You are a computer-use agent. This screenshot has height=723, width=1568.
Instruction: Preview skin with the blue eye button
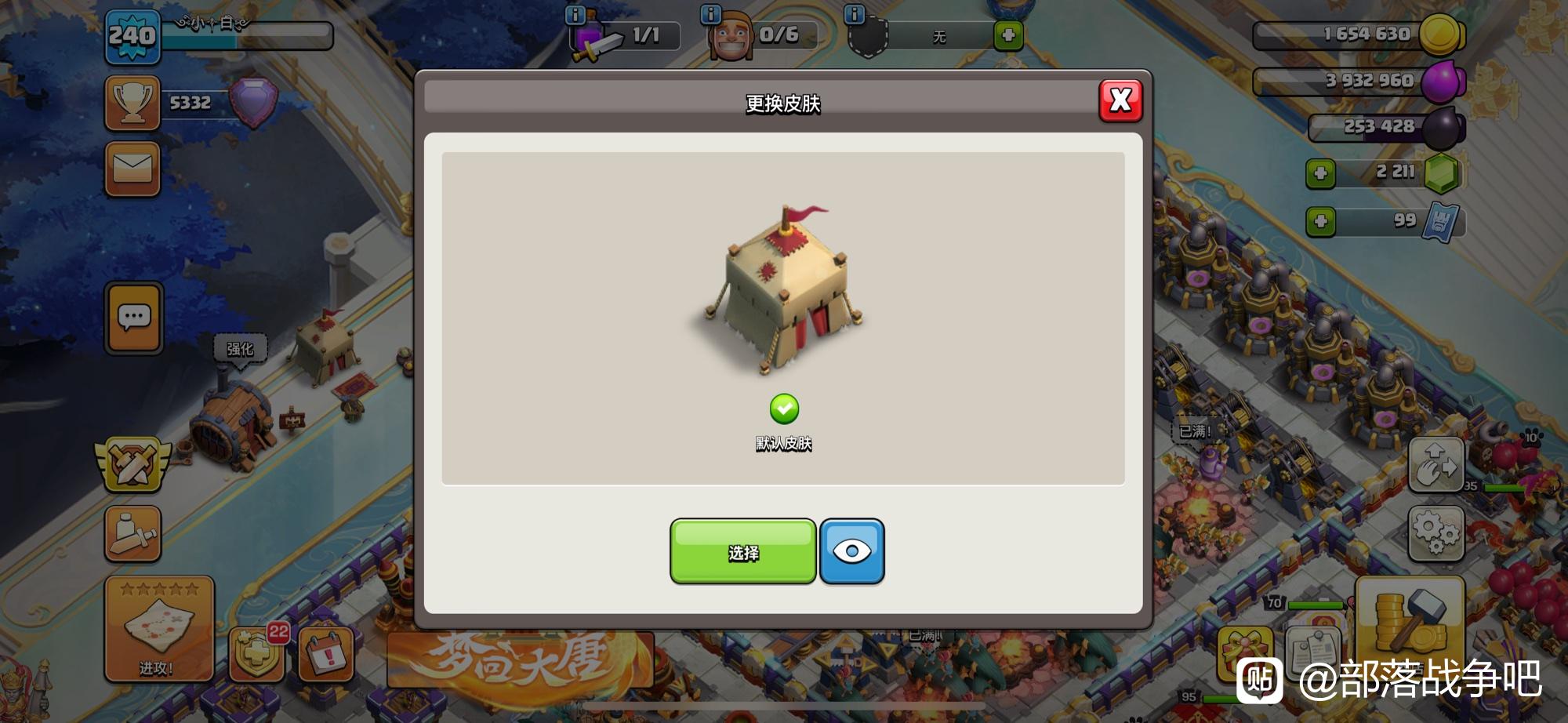[x=851, y=551]
